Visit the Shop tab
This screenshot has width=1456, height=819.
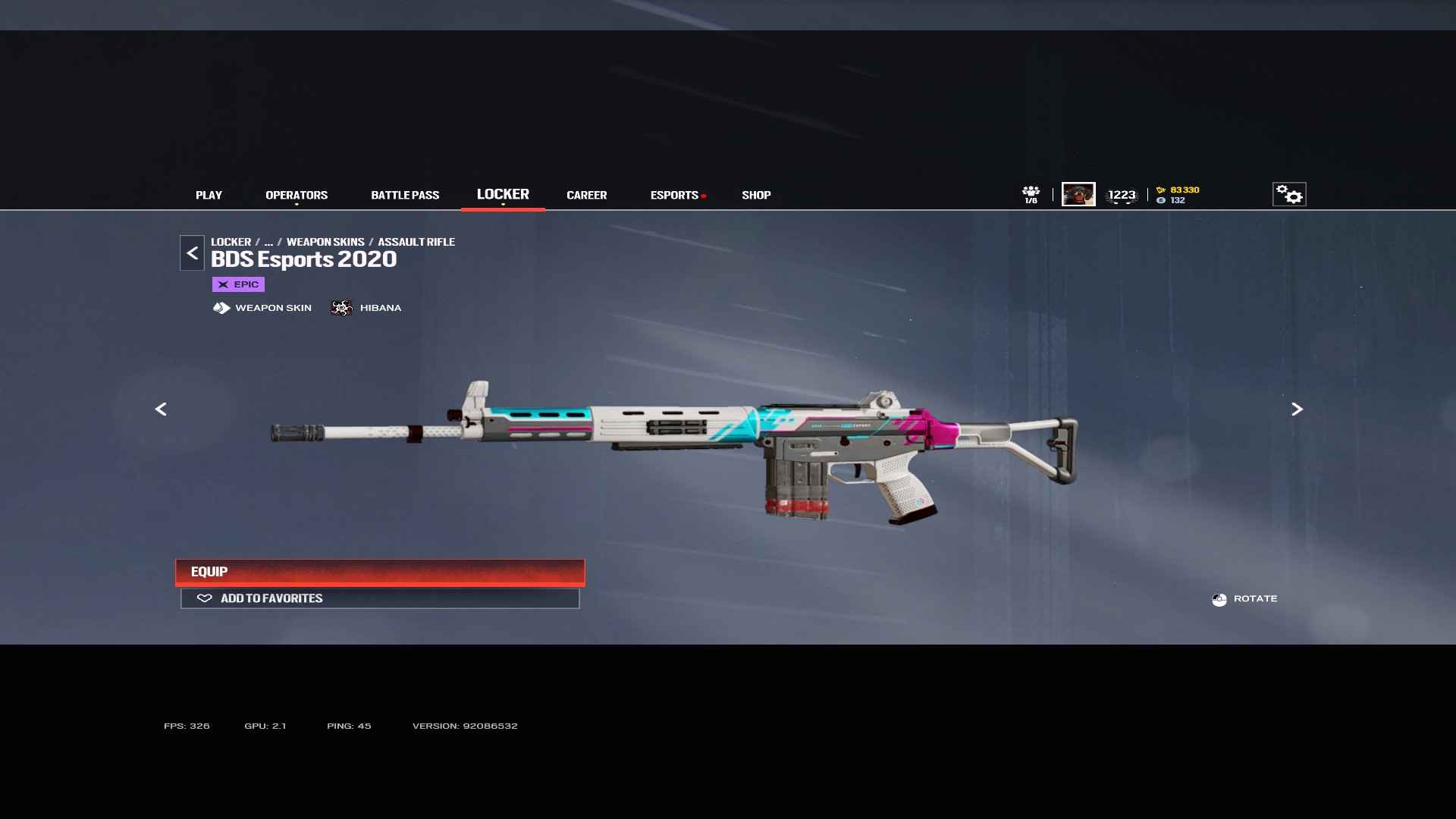click(756, 195)
